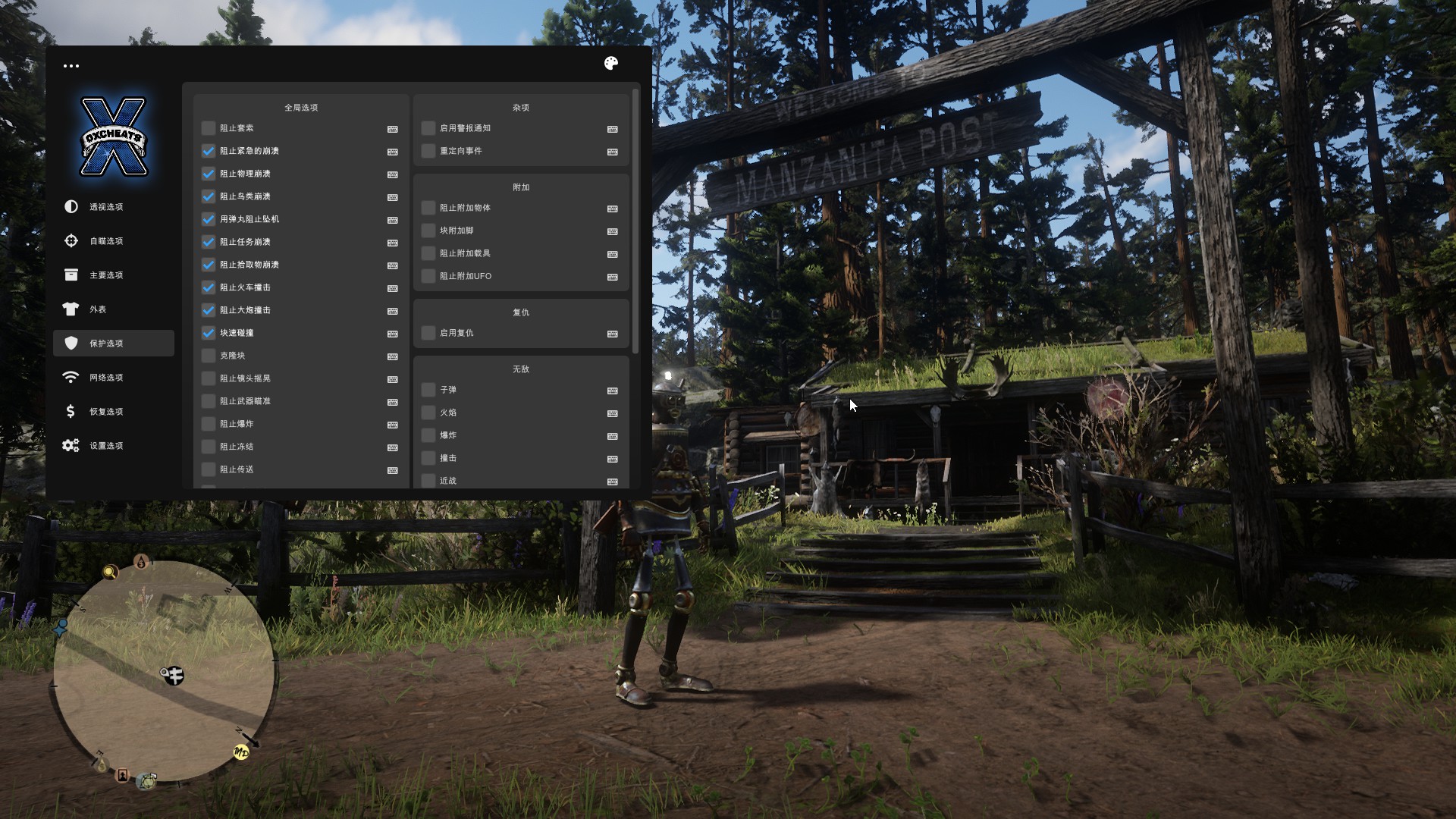Open the 外表 appearance section
The height and width of the screenshot is (819, 1456).
(97, 309)
